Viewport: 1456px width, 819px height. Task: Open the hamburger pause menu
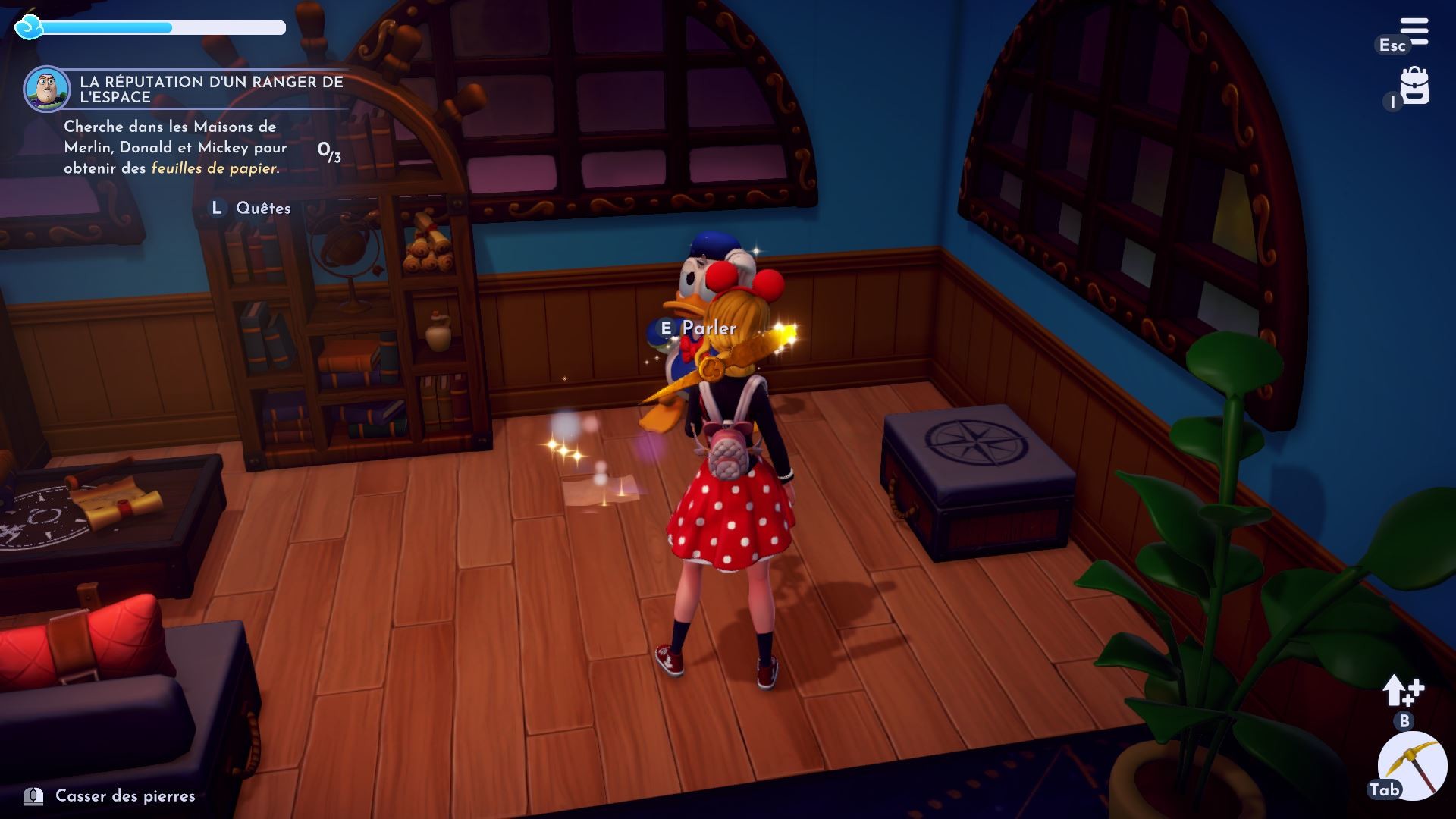(x=1414, y=32)
